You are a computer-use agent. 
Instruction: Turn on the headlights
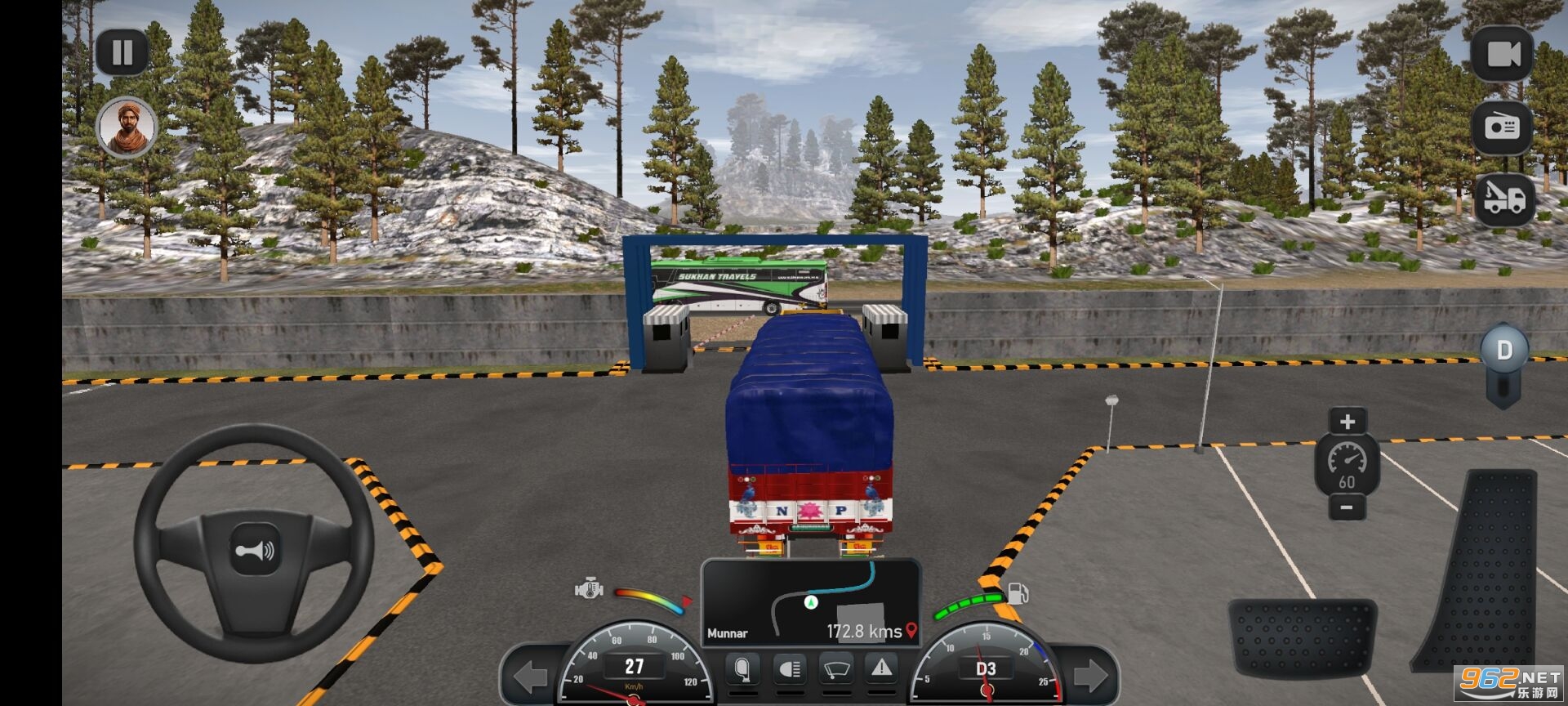789,669
